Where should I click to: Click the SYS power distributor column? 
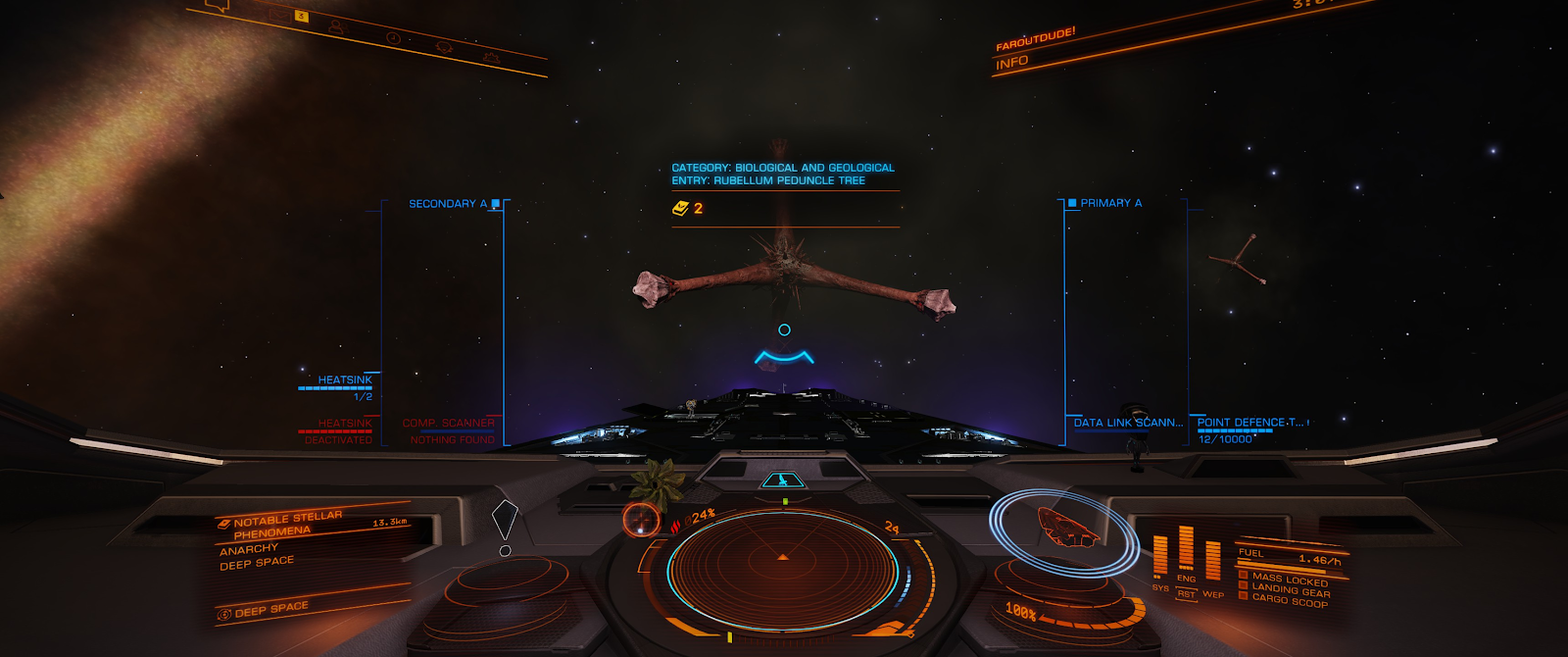(1160, 557)
